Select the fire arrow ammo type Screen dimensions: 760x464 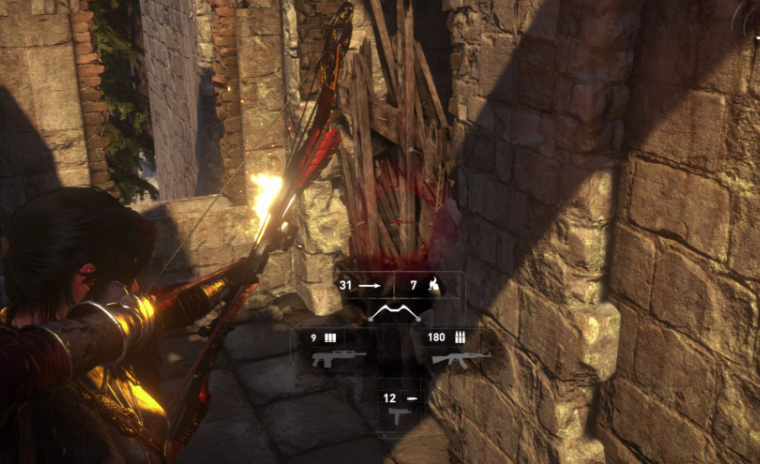point(428,286)
